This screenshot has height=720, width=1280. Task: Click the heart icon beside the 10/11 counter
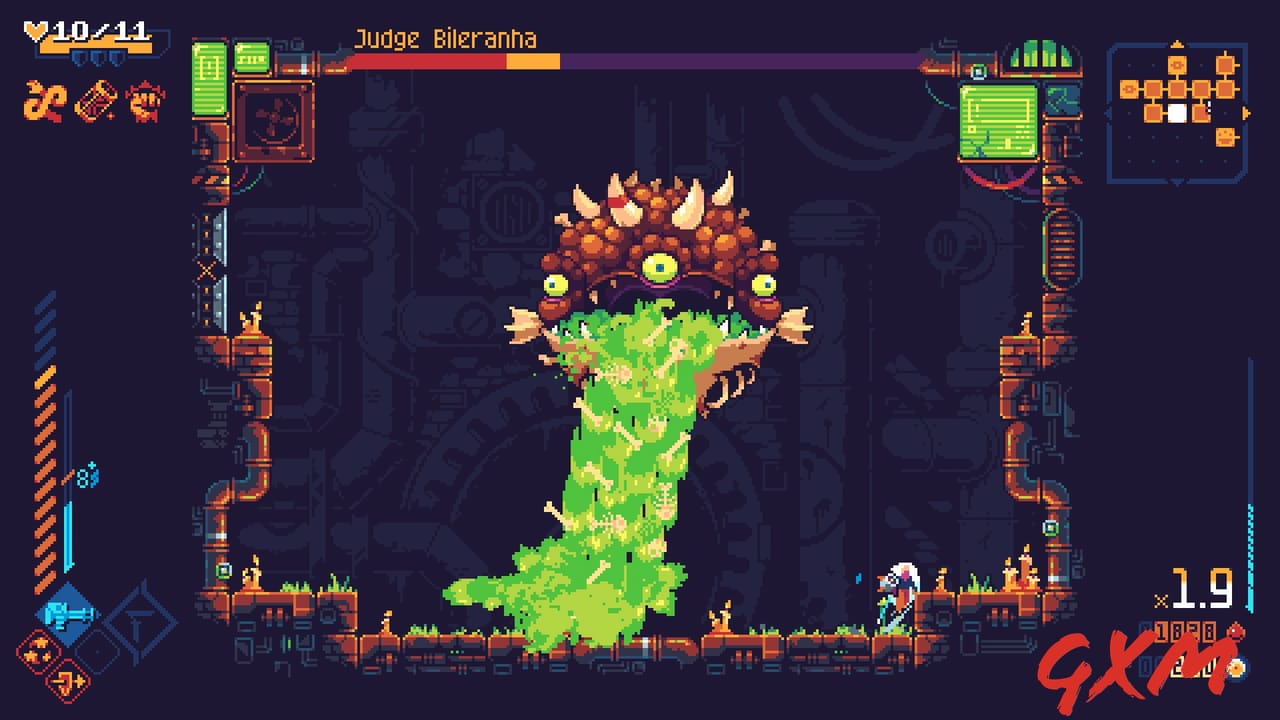36,31
